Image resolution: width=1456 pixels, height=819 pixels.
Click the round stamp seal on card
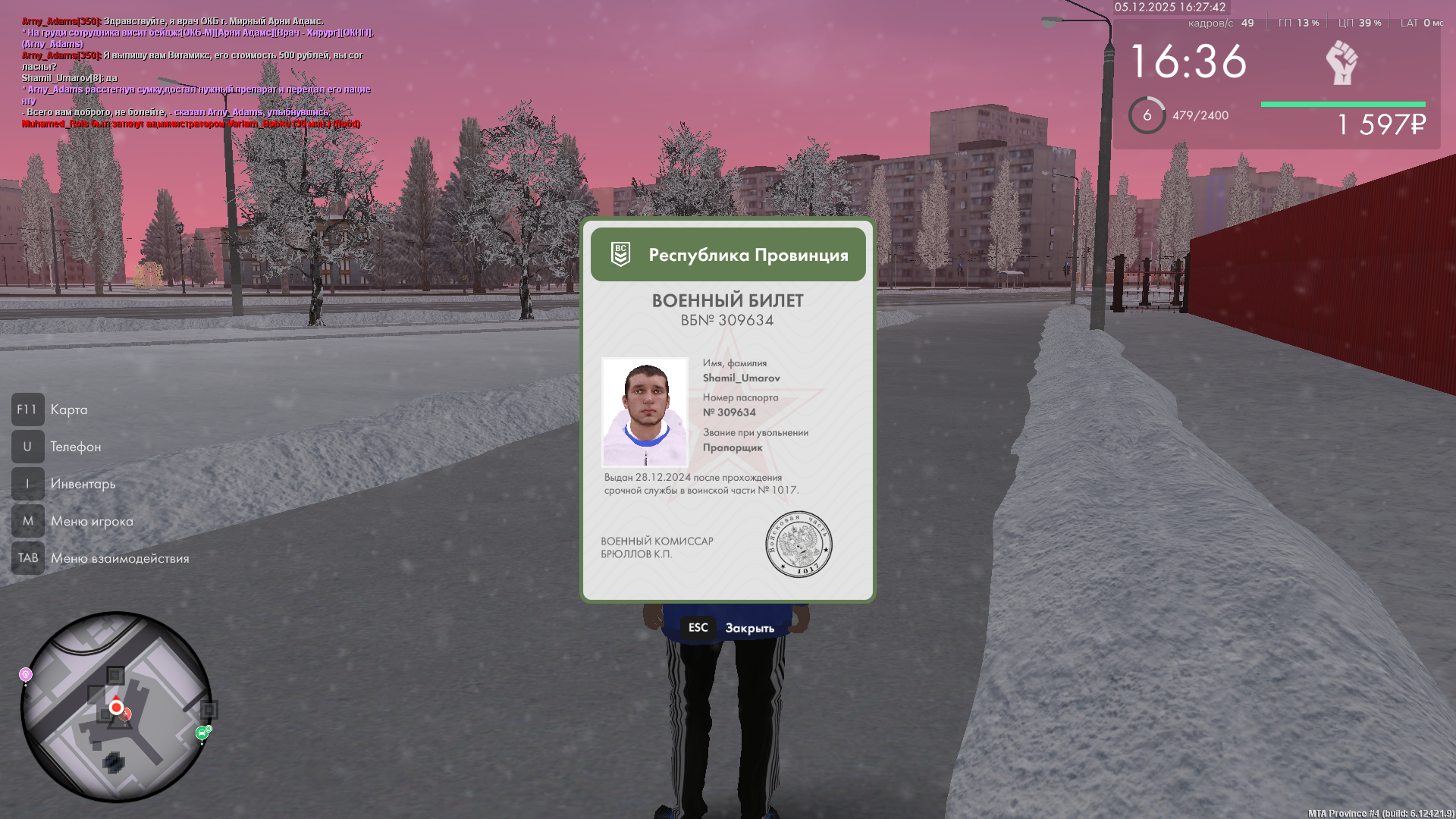pos(799,544)
